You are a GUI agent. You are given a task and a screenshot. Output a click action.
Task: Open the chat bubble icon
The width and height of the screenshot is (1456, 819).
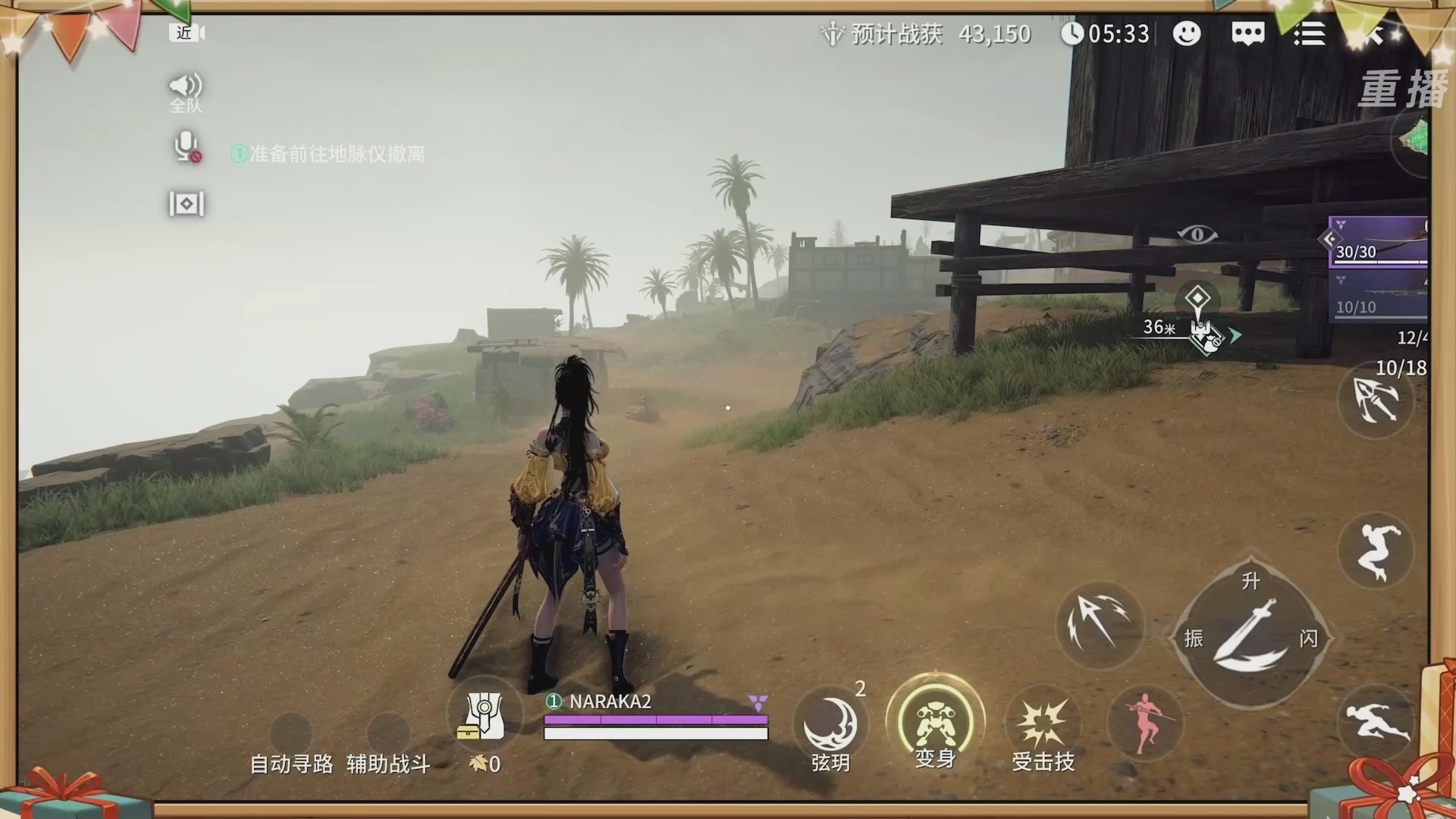(x=1247, y=34)
